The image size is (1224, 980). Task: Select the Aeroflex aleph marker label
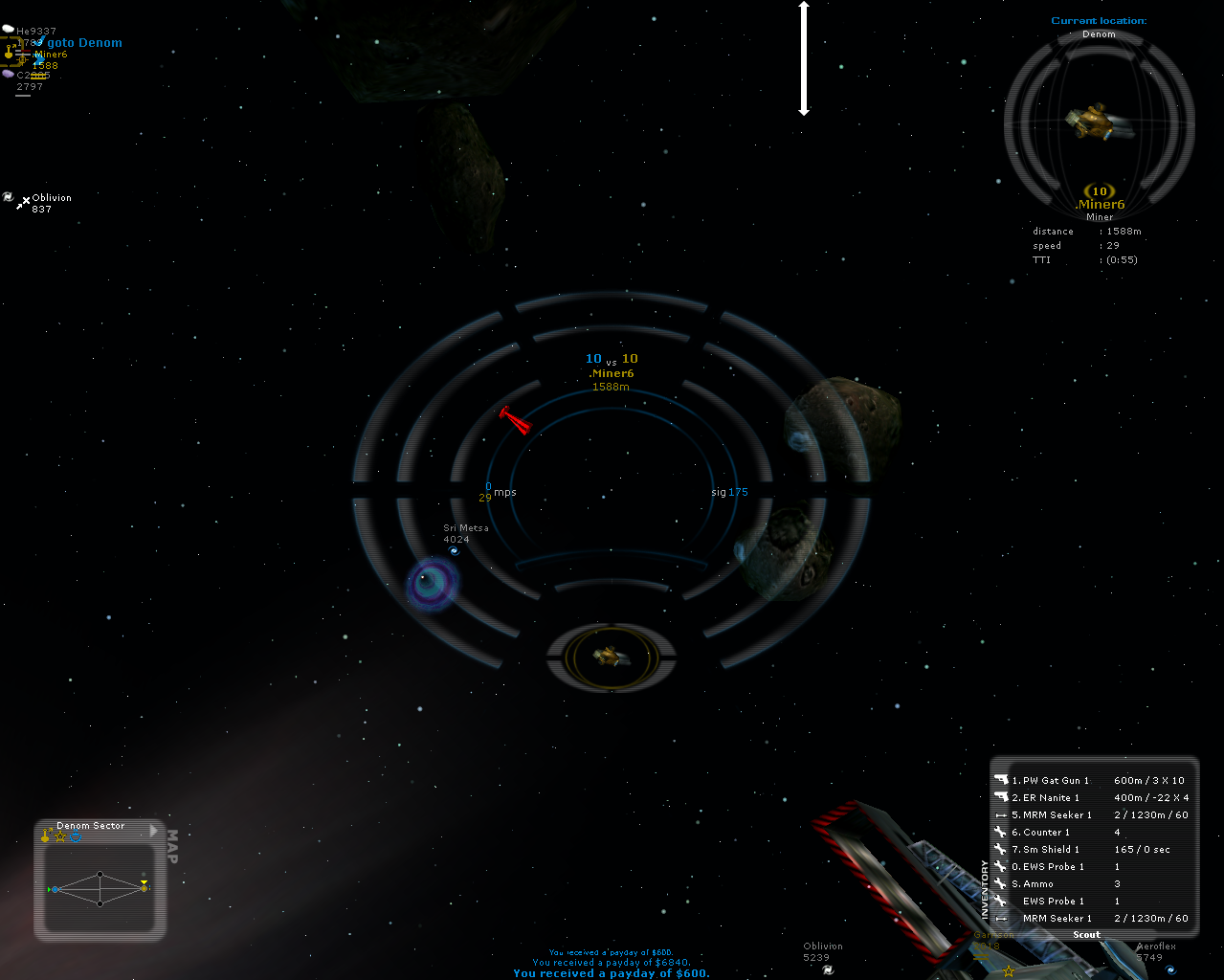pos(1156,947)
